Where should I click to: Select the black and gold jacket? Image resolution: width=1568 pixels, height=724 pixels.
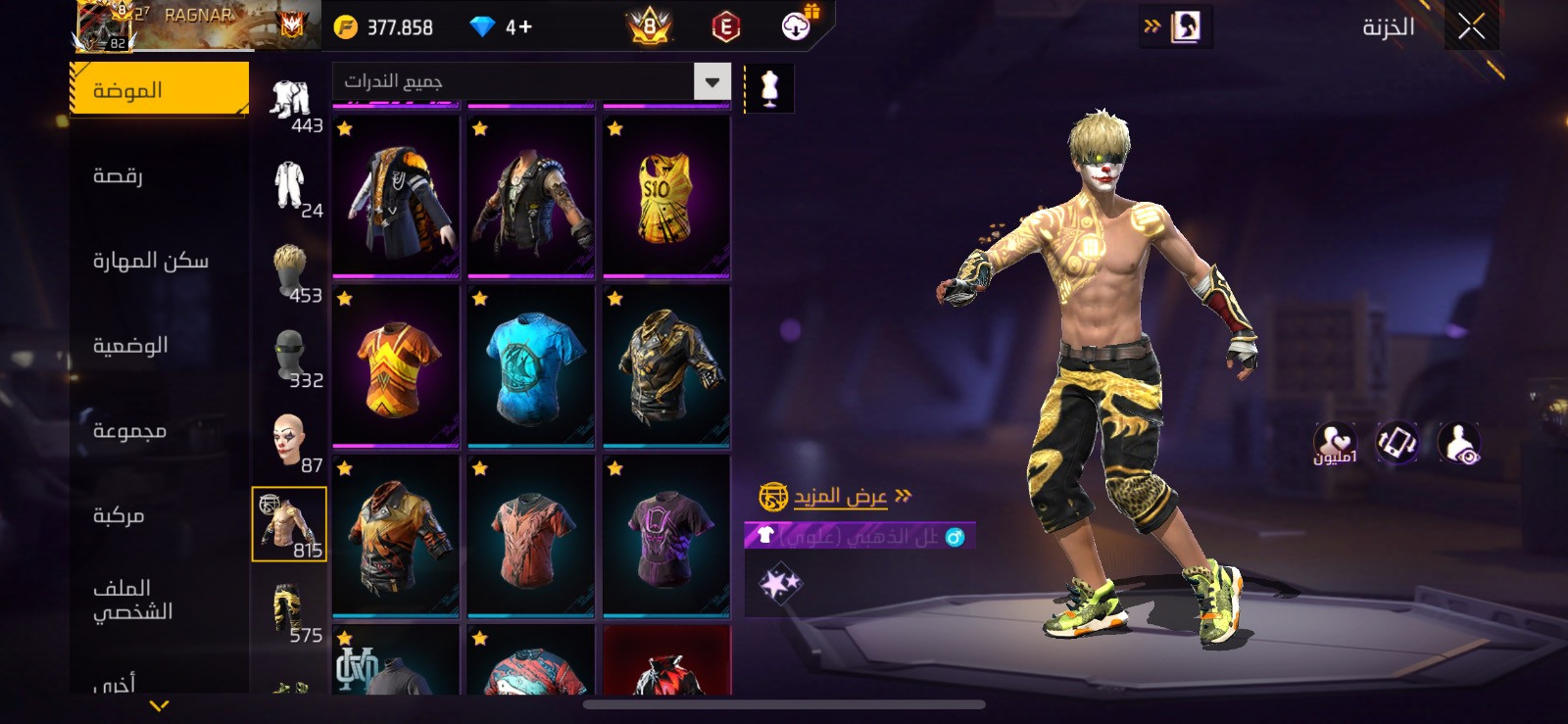(666, 366)
